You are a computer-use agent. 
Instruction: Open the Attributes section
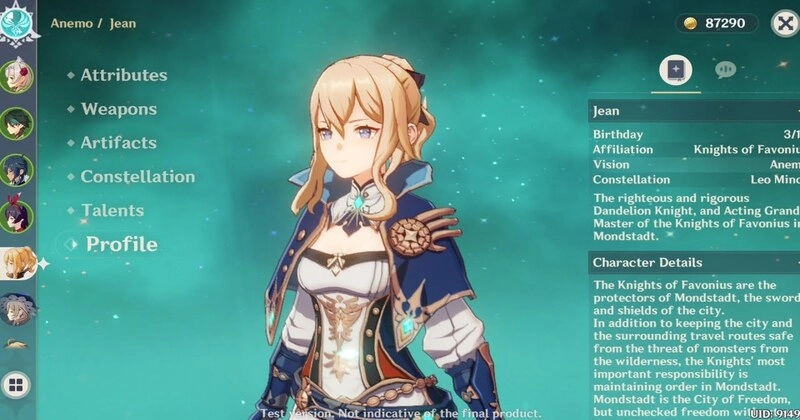(123, 75)
